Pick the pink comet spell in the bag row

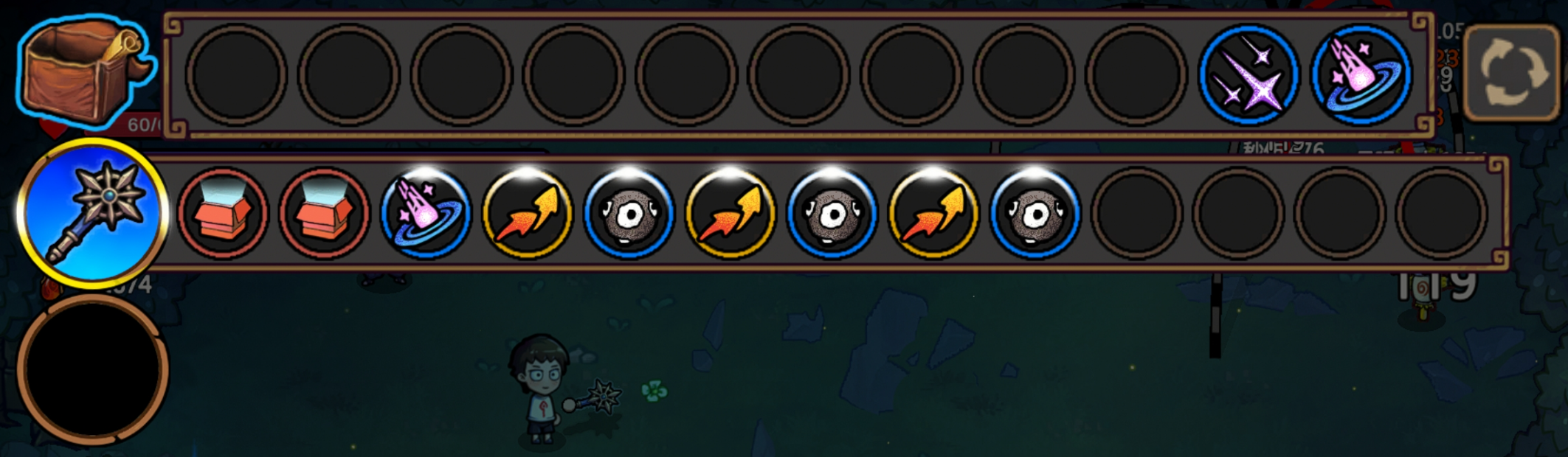1361,75
